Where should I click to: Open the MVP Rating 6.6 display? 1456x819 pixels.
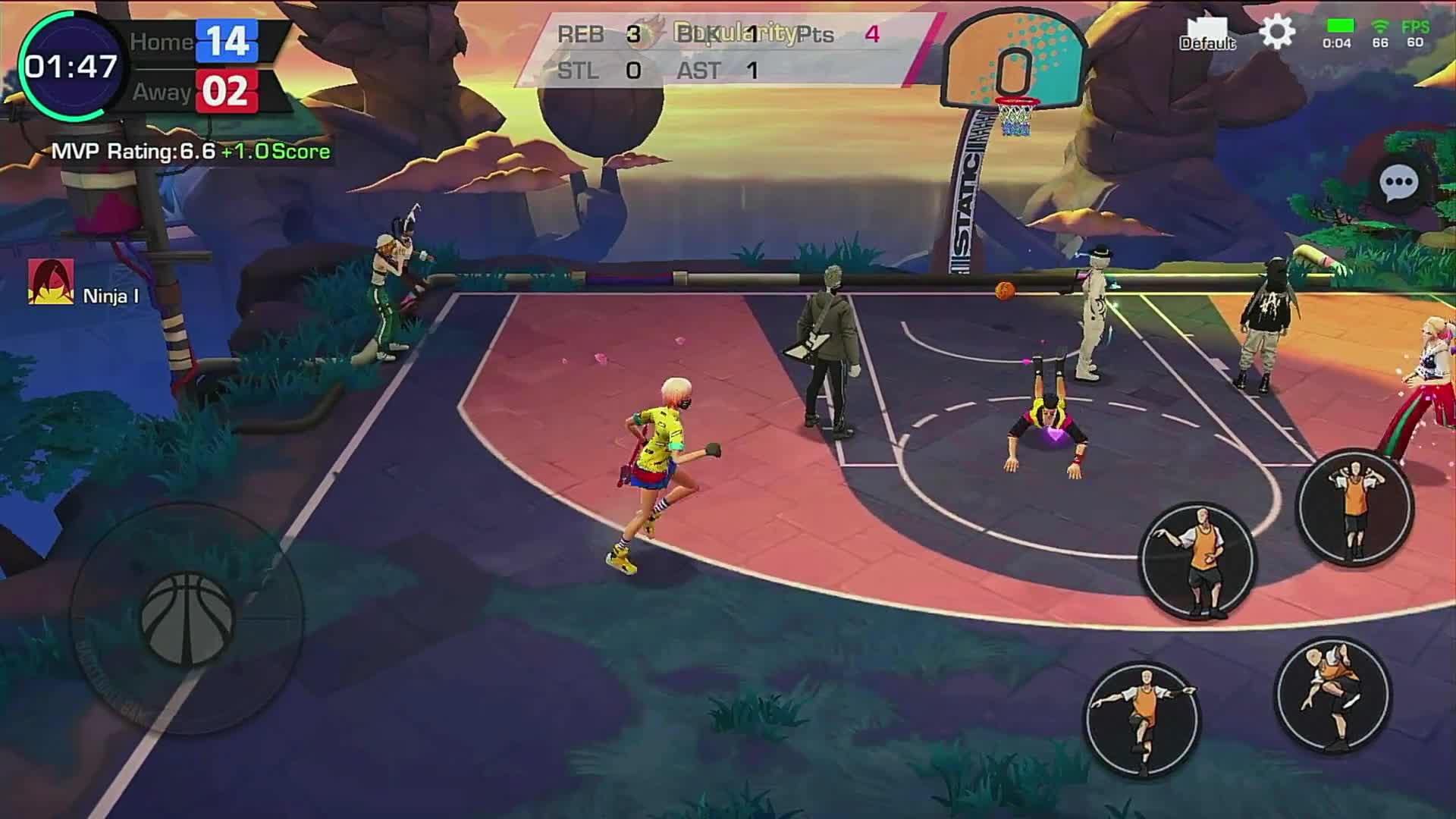[133, 152]
